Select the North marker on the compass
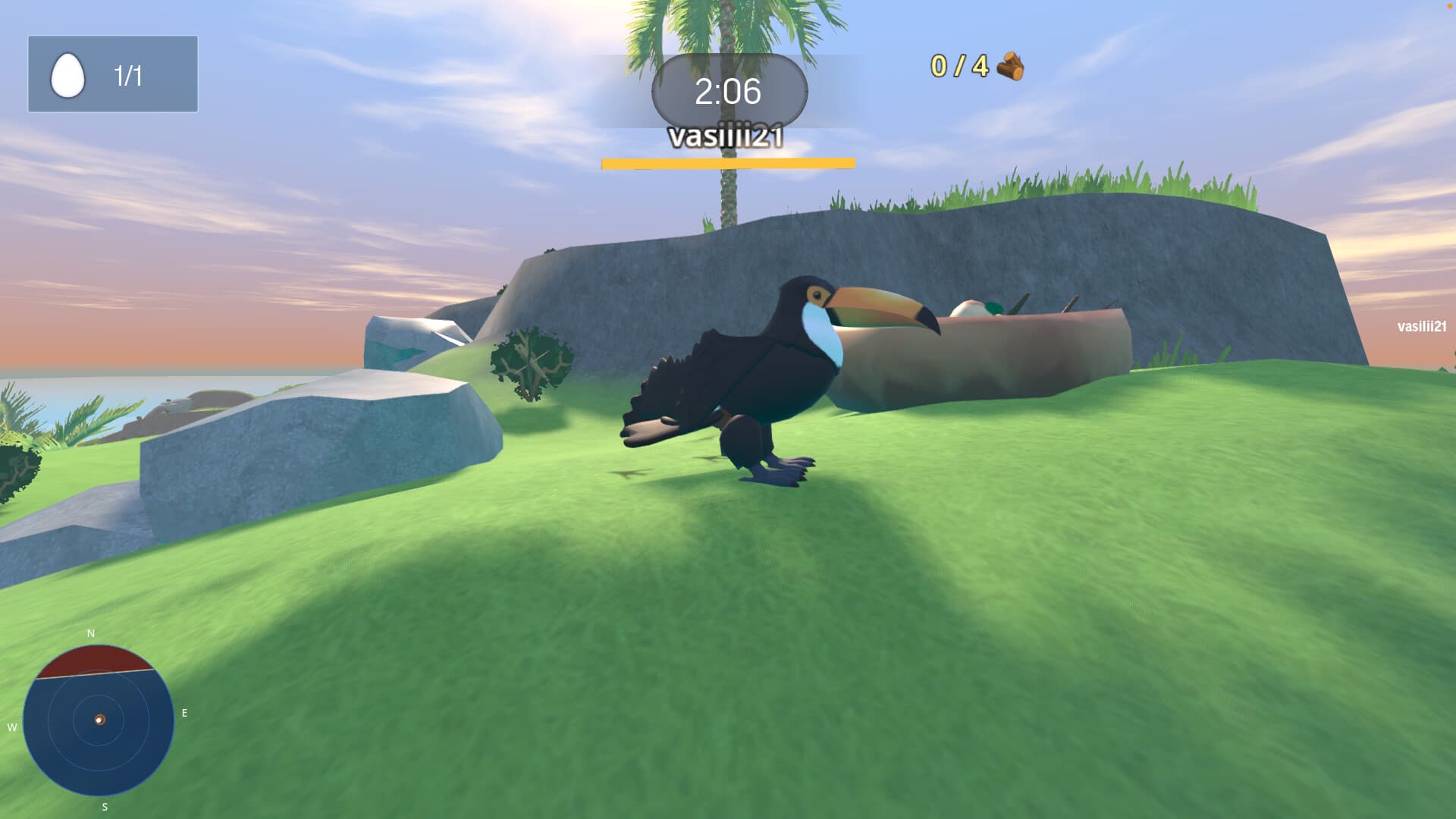Screen dimensions: 1456x819 [x=90, y=632]
